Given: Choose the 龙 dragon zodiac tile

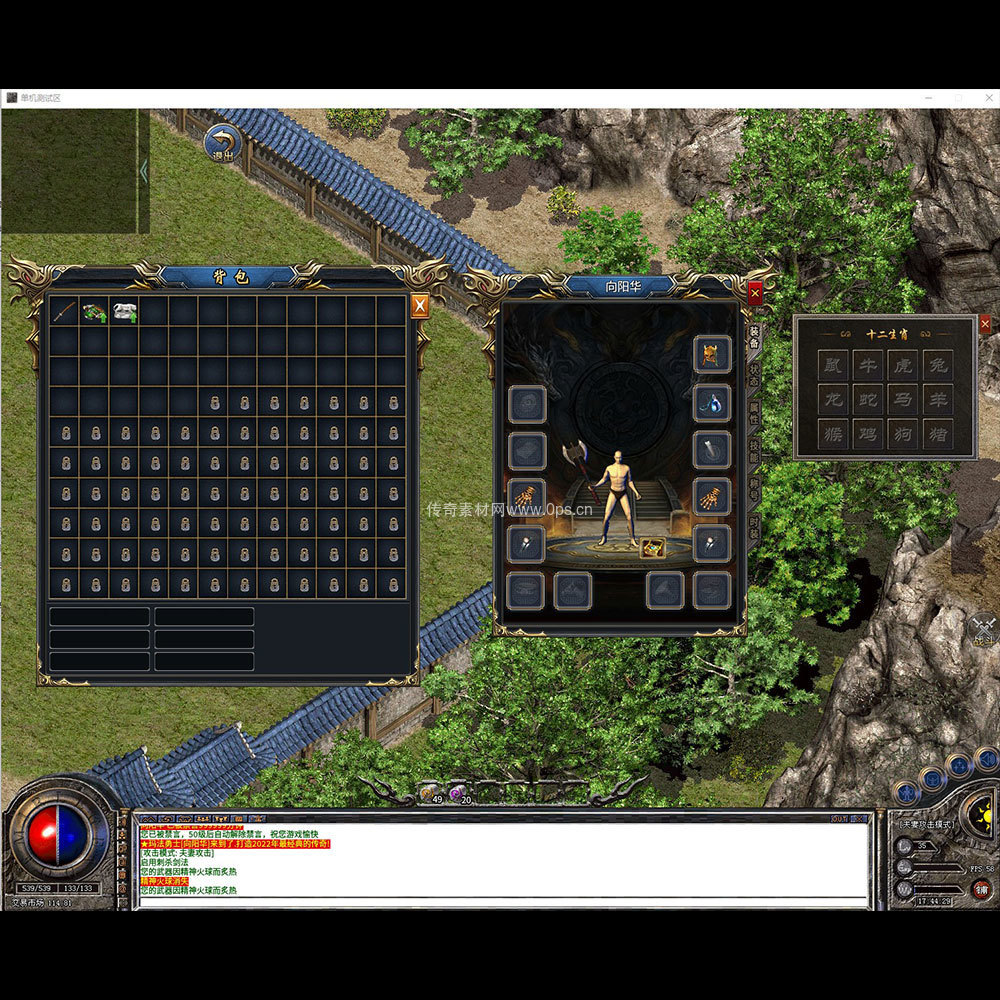Looking at the screenshot, I should (831, 400).
